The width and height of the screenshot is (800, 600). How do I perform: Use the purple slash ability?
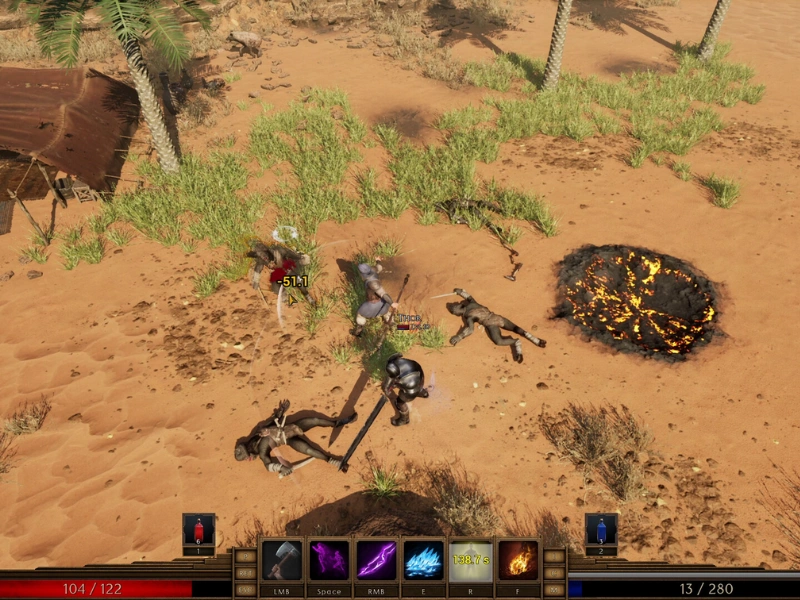[x=377, y=561]
